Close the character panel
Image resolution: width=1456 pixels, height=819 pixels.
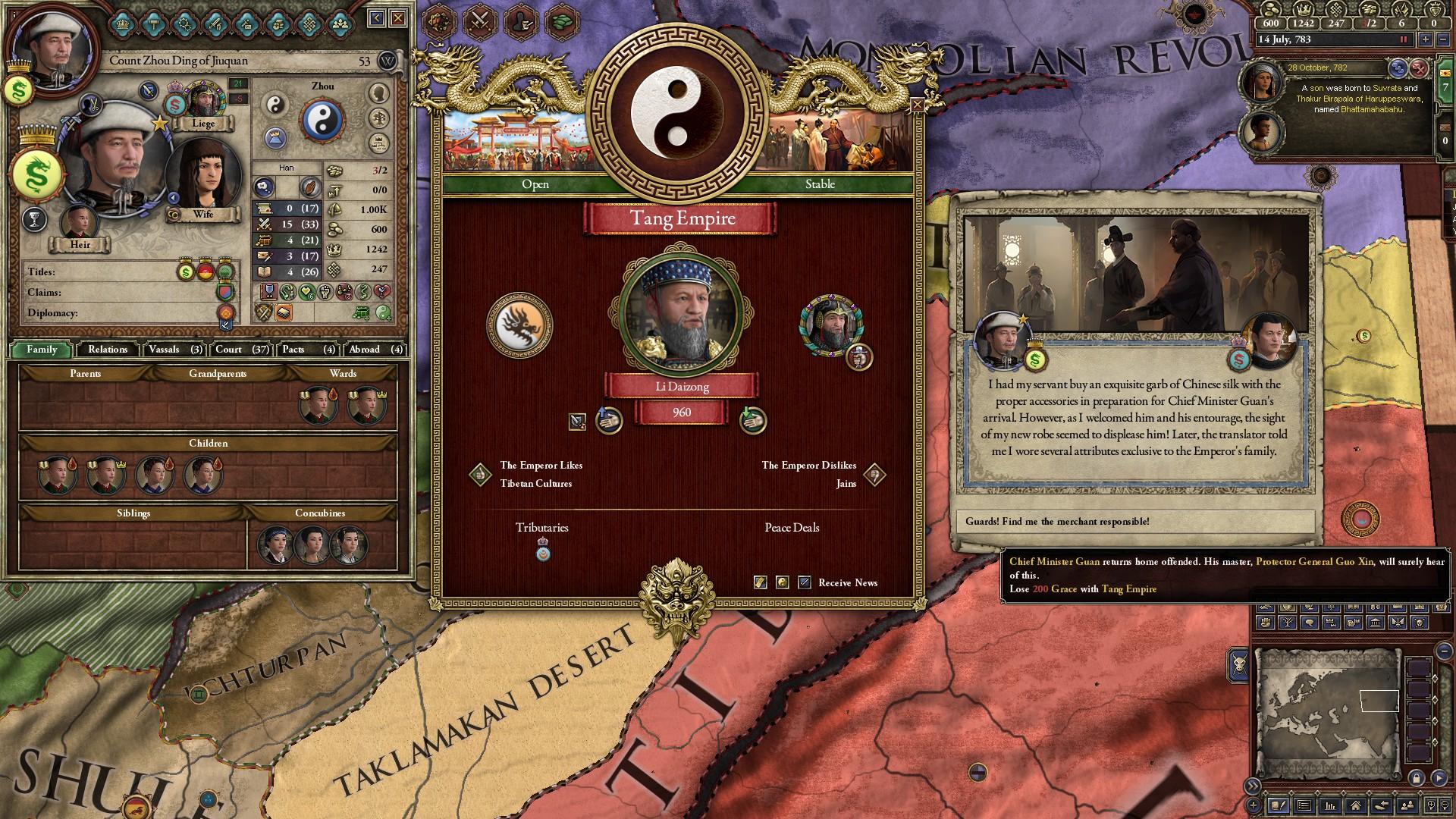tap(398, 17)
